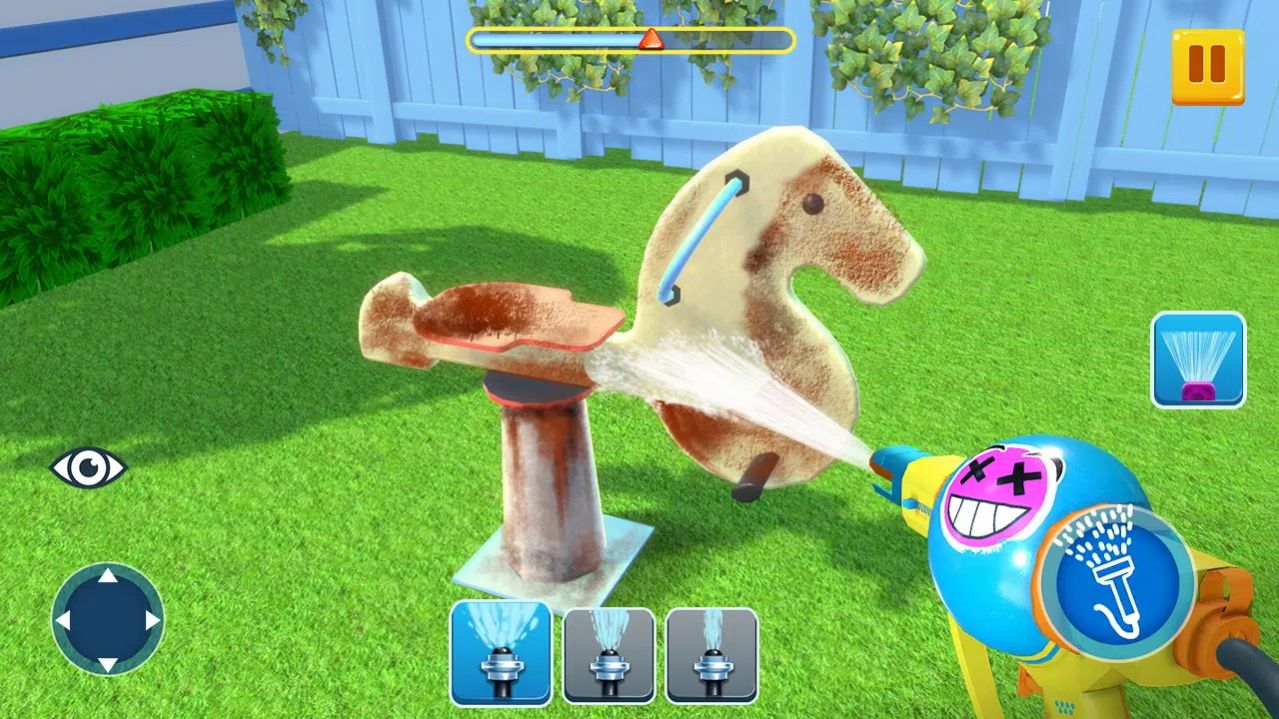
Task: Tap the eye view icon
Action: click(x=88, y=467)
